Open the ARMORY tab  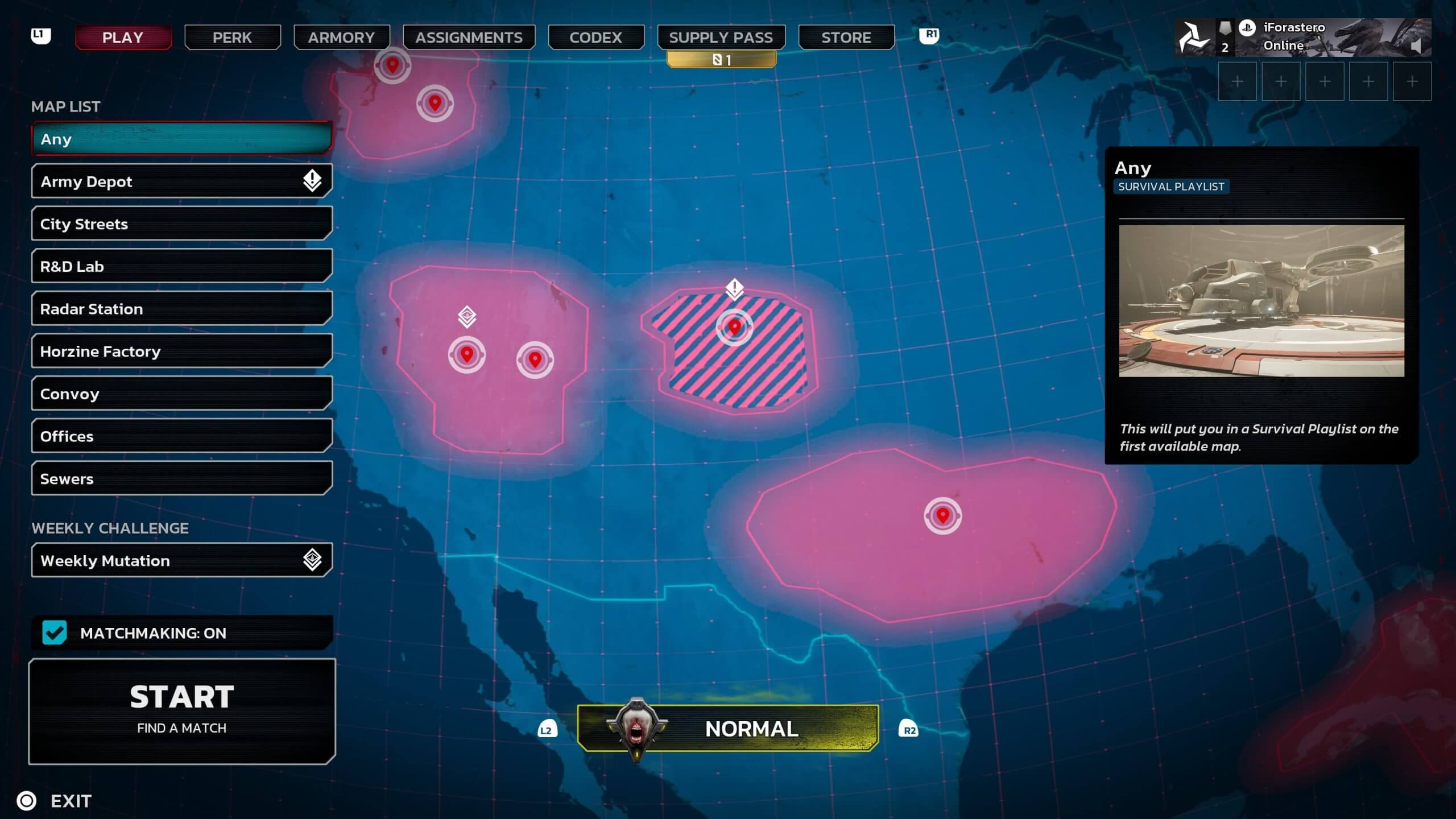[341, 38]
